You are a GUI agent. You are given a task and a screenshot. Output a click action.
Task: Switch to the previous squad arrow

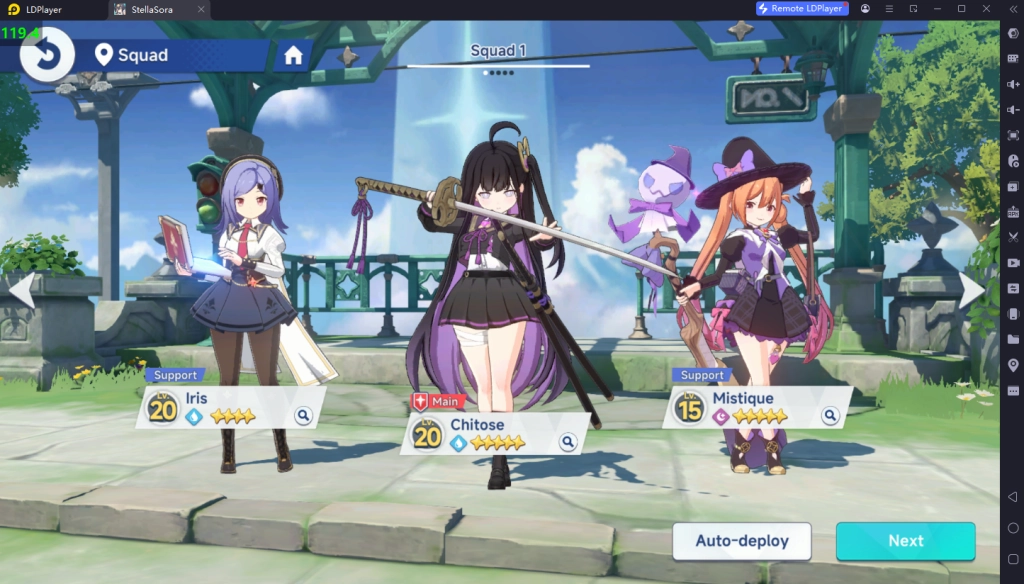coord(22,290)
